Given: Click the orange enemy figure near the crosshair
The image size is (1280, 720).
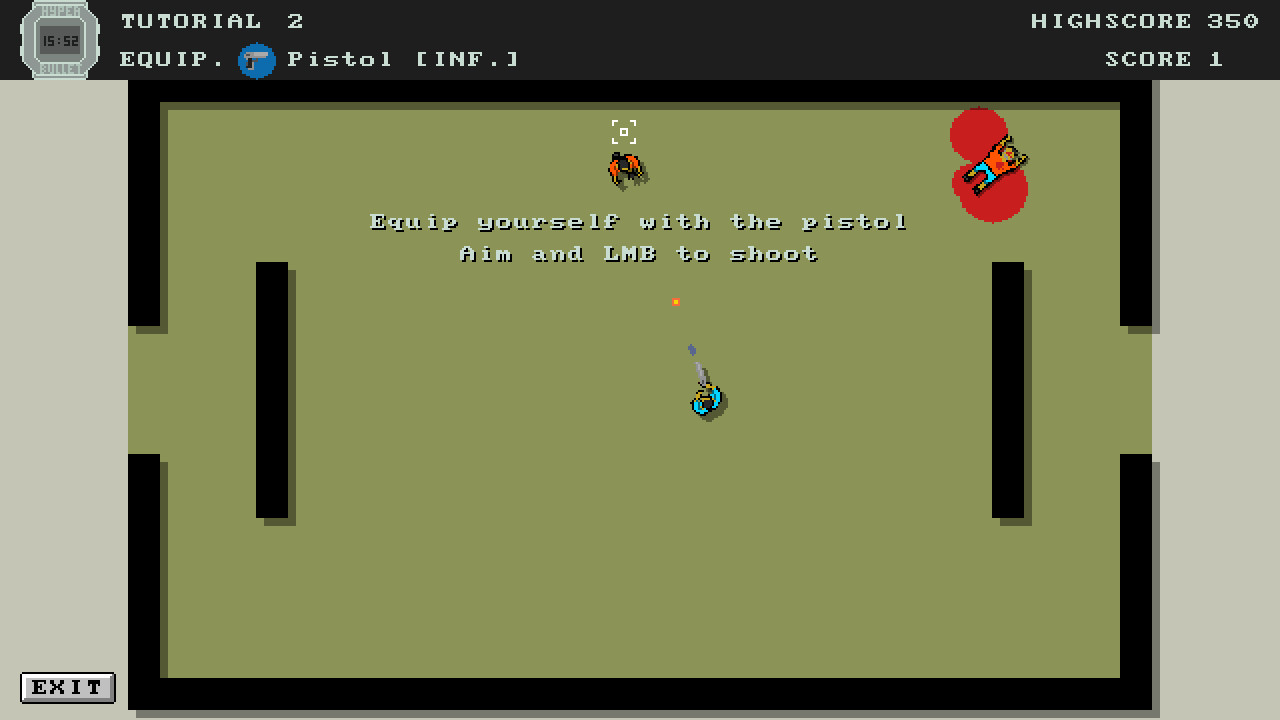Looking at the screenshot, I should pos(628,168).
